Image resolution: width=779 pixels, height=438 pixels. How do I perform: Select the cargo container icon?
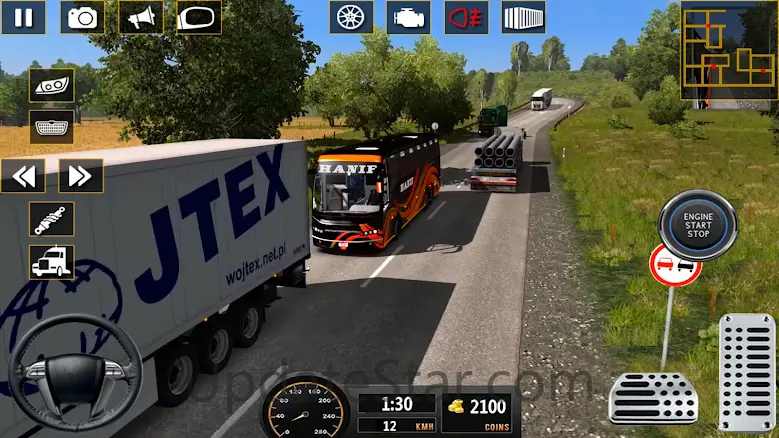coord(523,17)
